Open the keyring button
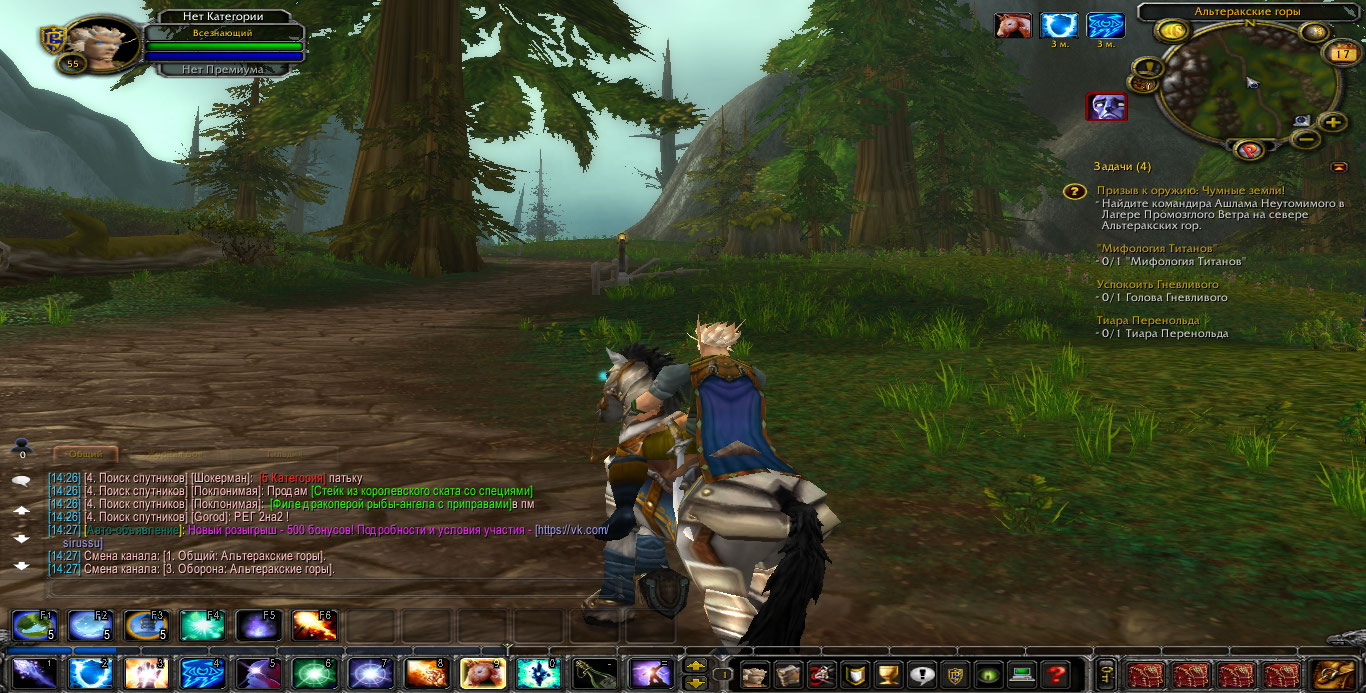1366x693 pixels. point(1106,674)
